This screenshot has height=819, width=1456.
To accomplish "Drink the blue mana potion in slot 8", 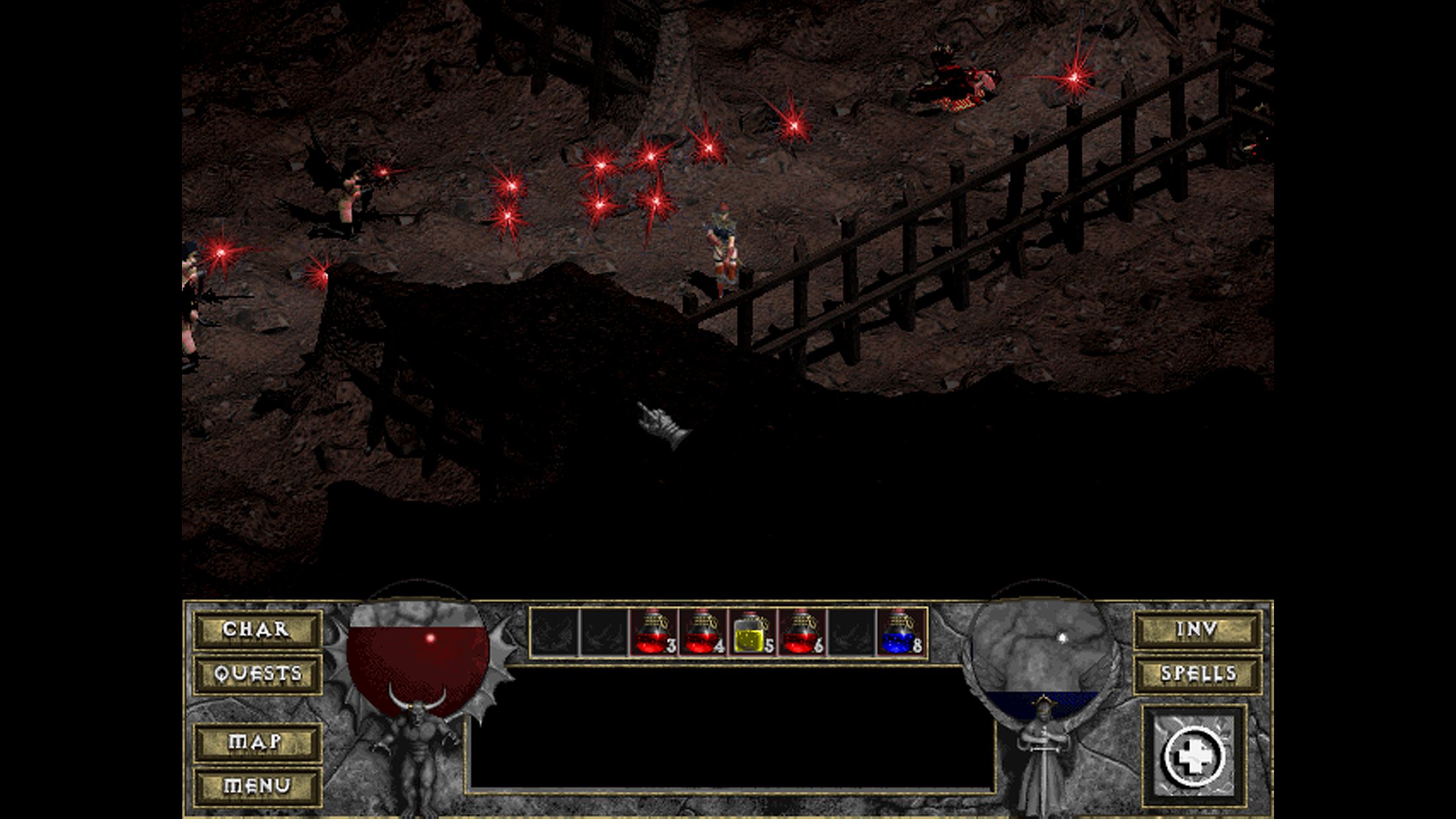I will point(901,632).
